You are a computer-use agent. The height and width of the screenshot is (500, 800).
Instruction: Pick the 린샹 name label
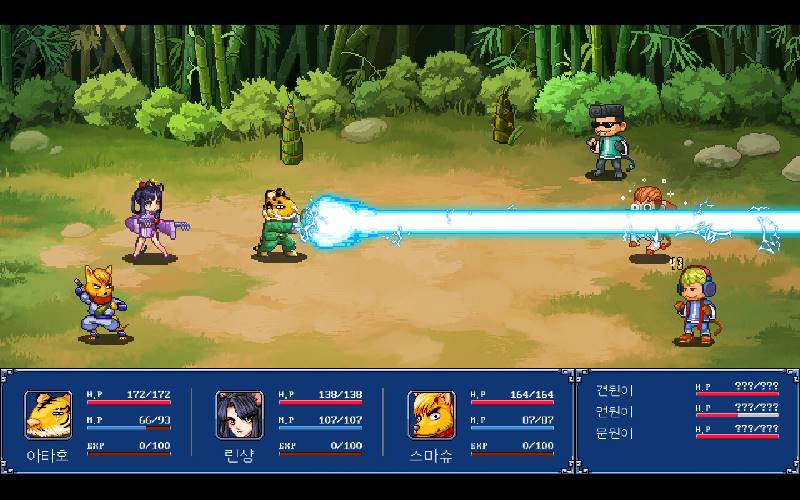(239, 454)
